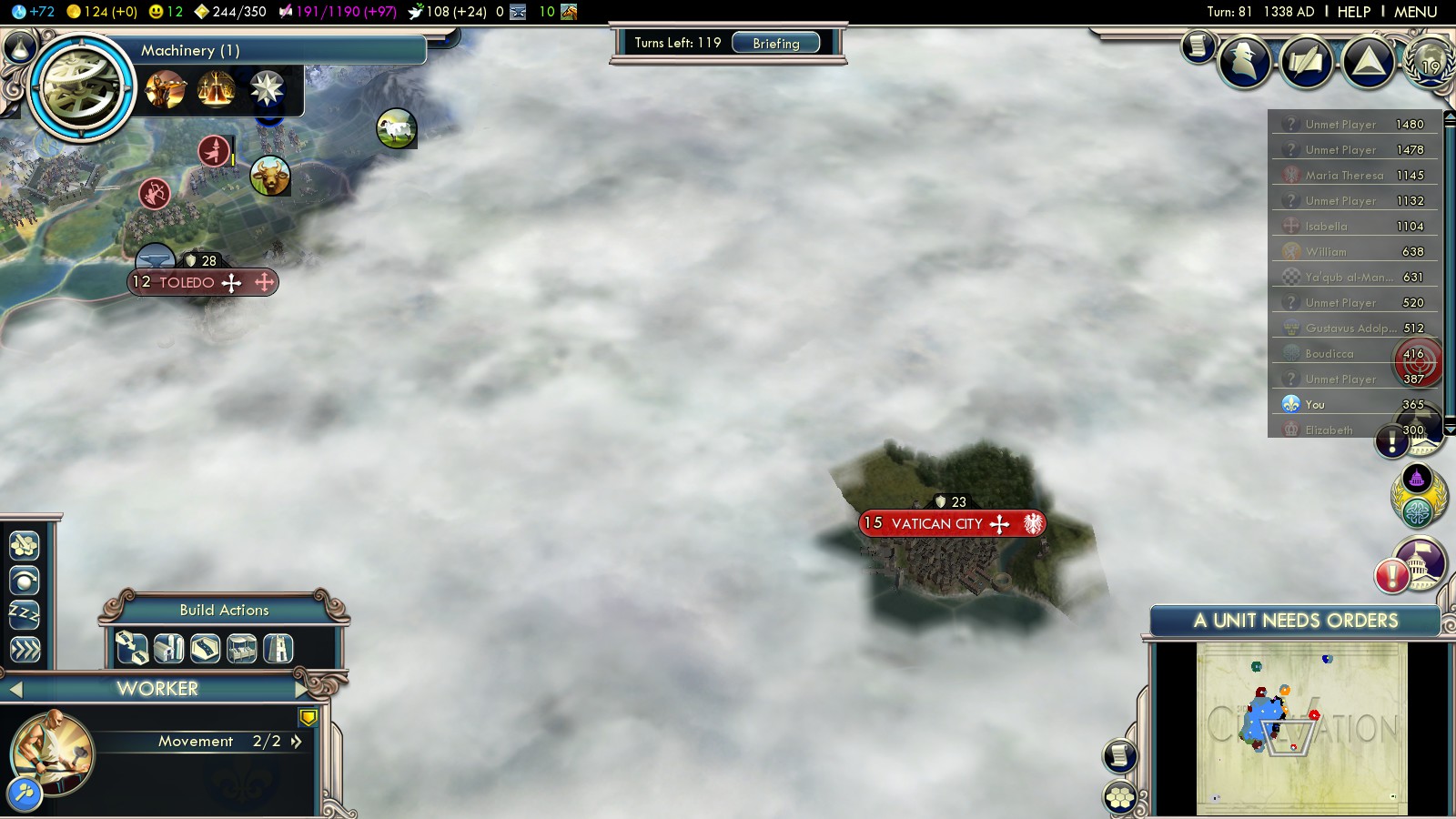1456x819 pixels.
Task: Open the HELP menu
Action: pos(1353,12)
